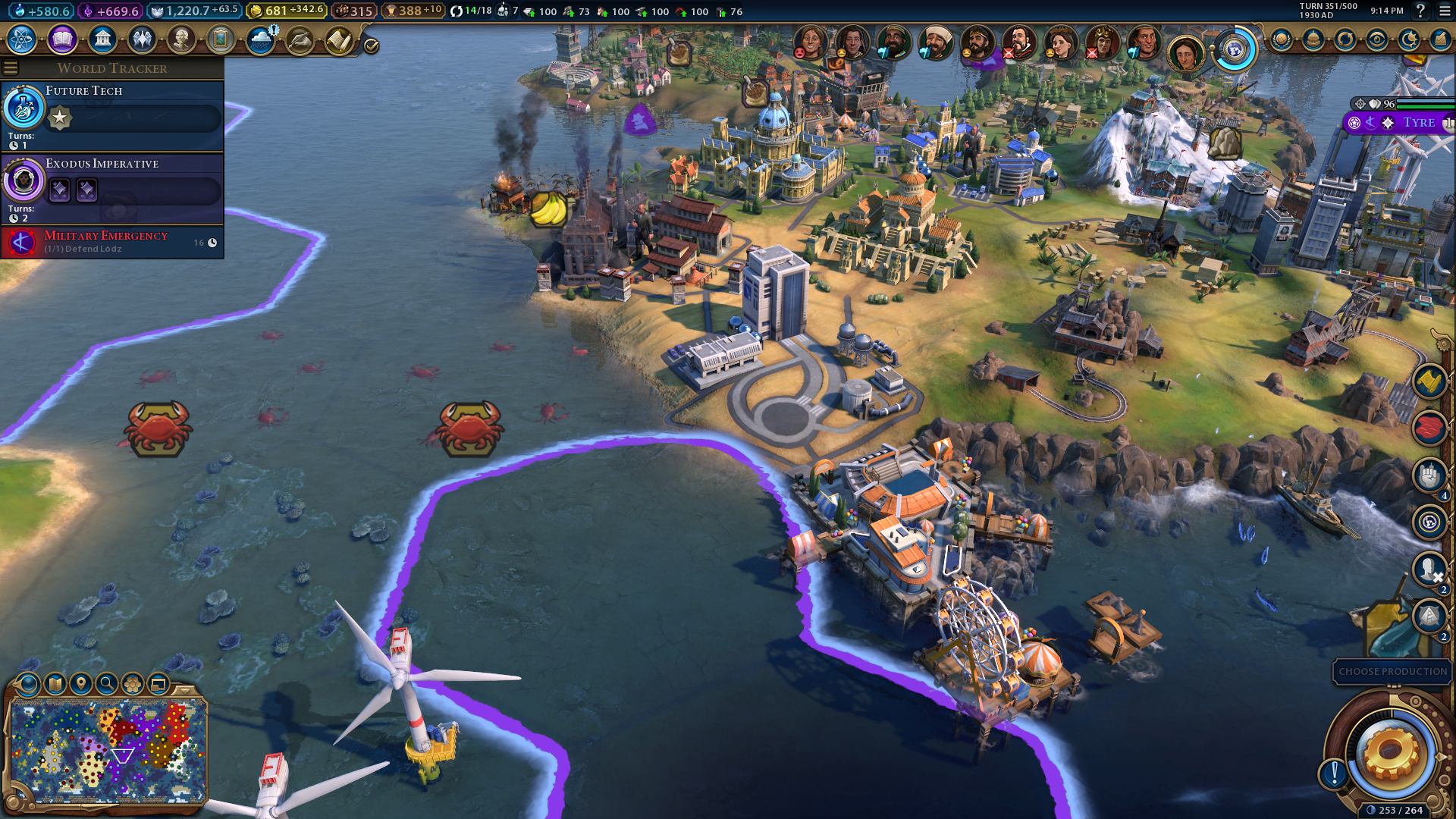View the government building icon
Image resolution: width=1456 pixels, height=819 pixels.
click(102, 39)
